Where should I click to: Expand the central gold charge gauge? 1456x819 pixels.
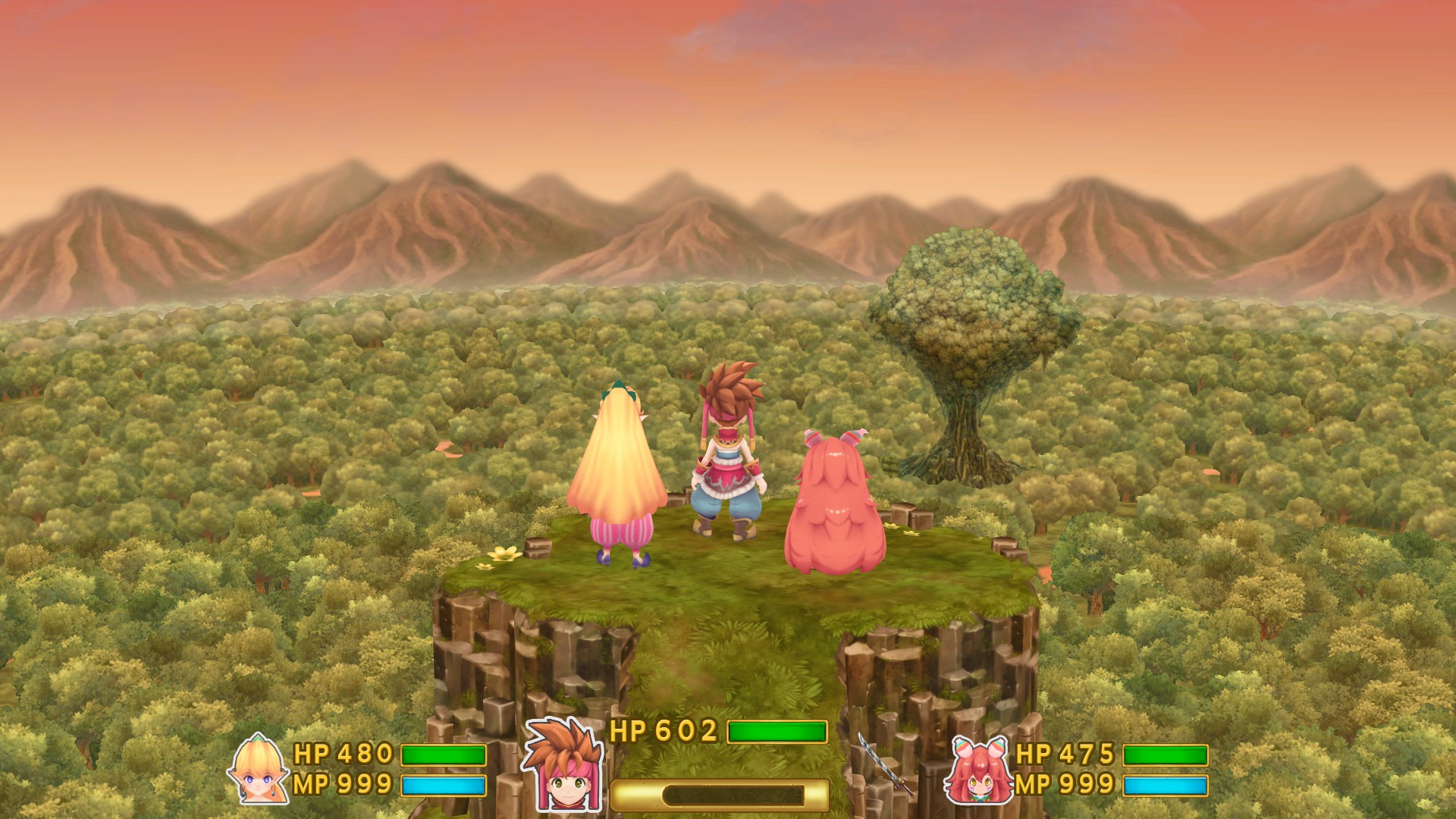pyautogui.click(x=720, y=794)
